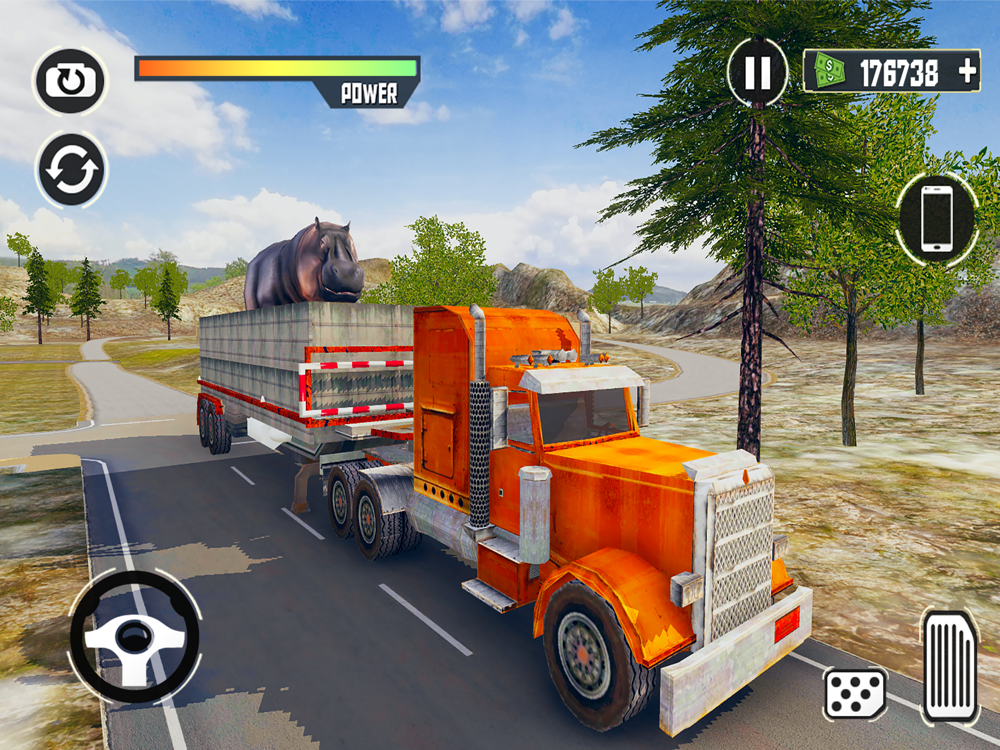
Task: Add more cash with the plus button
Action: pos(966,72)
